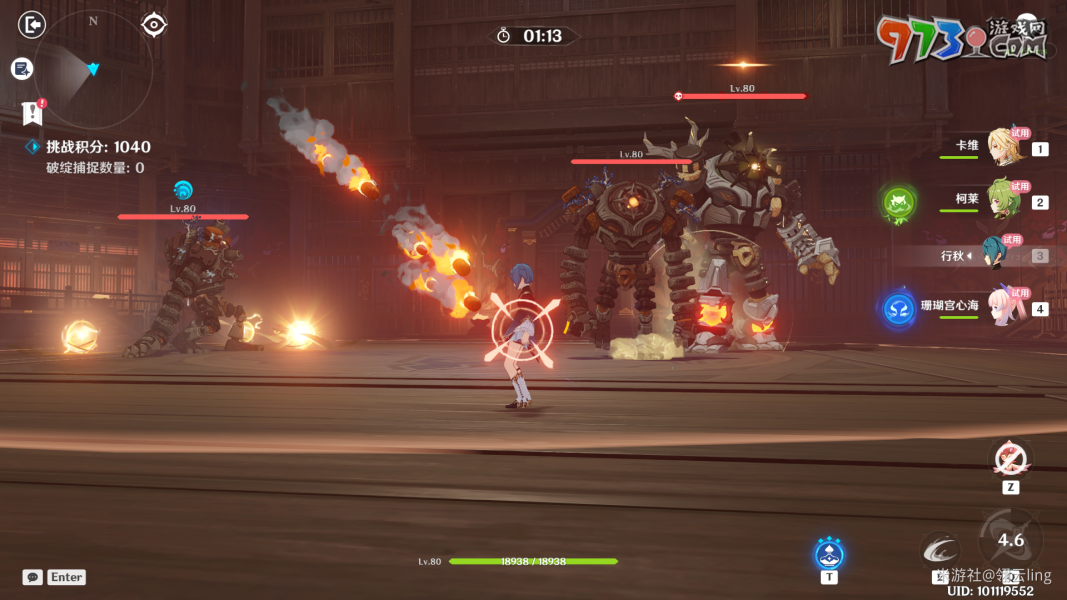Switch to party member 柯莱

[1003, 200]
